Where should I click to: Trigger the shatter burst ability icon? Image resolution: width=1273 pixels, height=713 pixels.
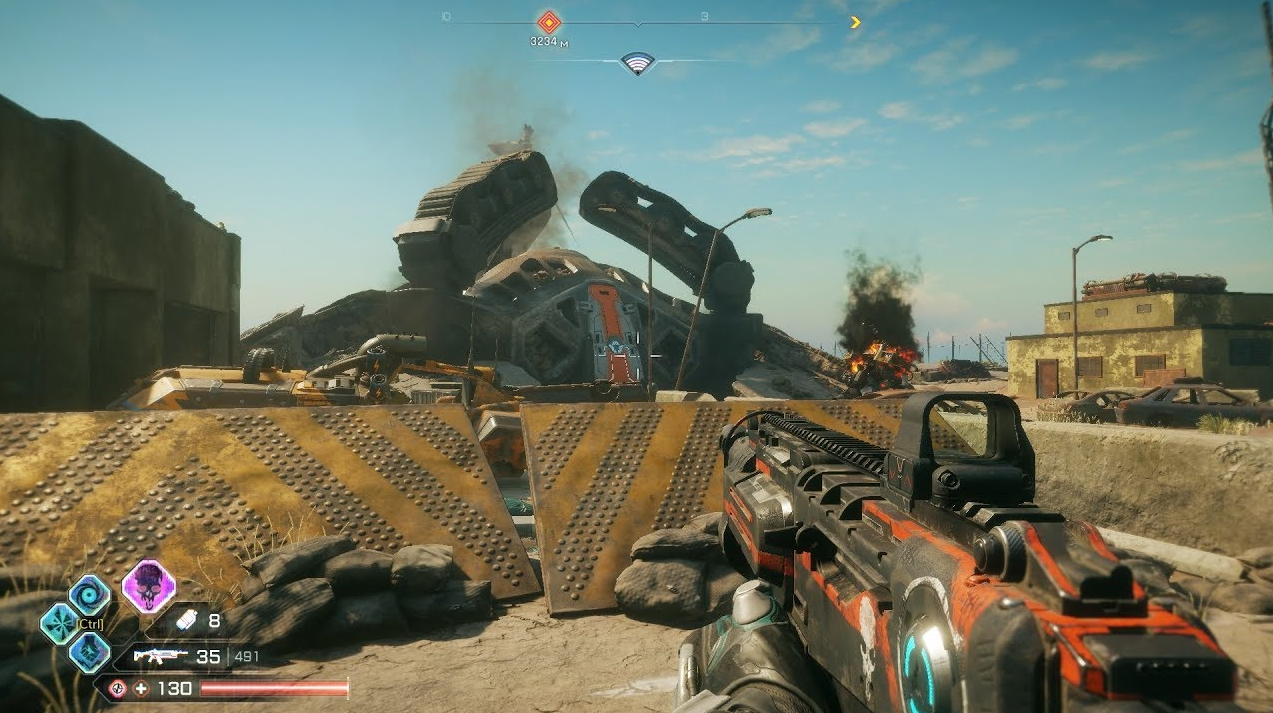(x=59, y=623)
